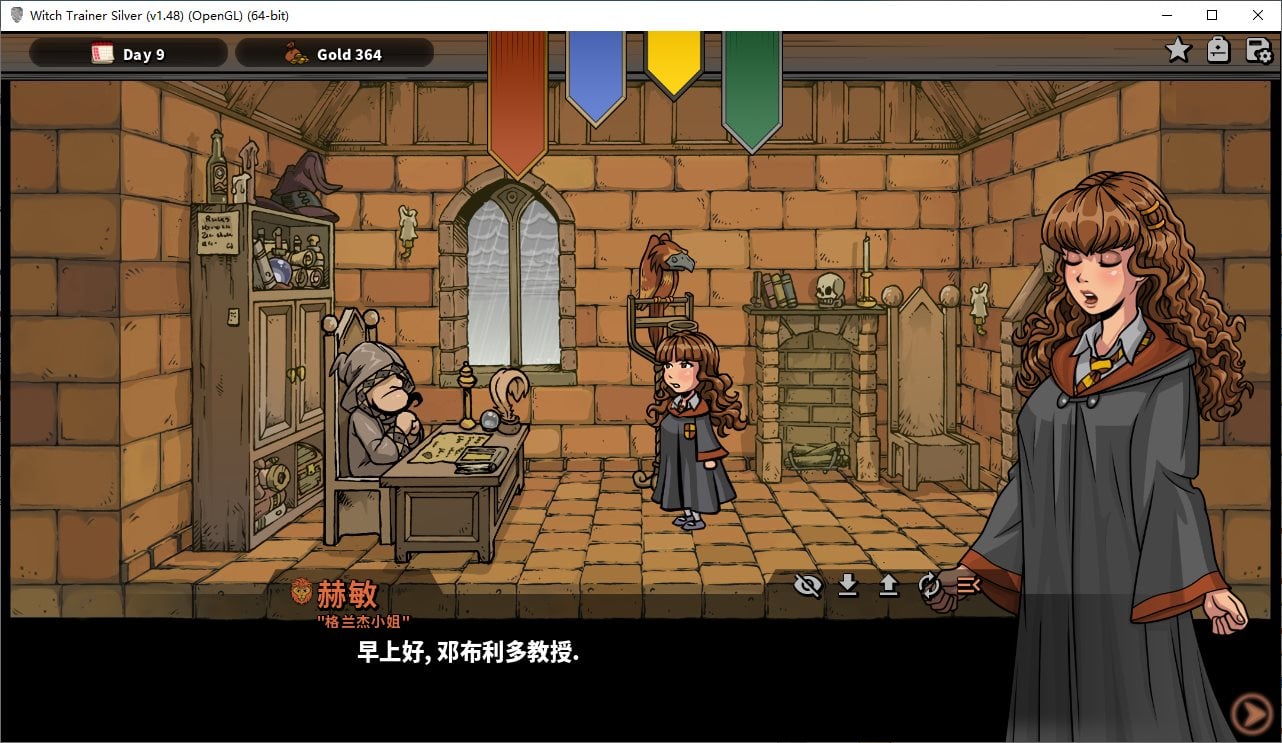Hide the interface with the crossed-eye icon
1282x743 pixels.
[807, 586]
